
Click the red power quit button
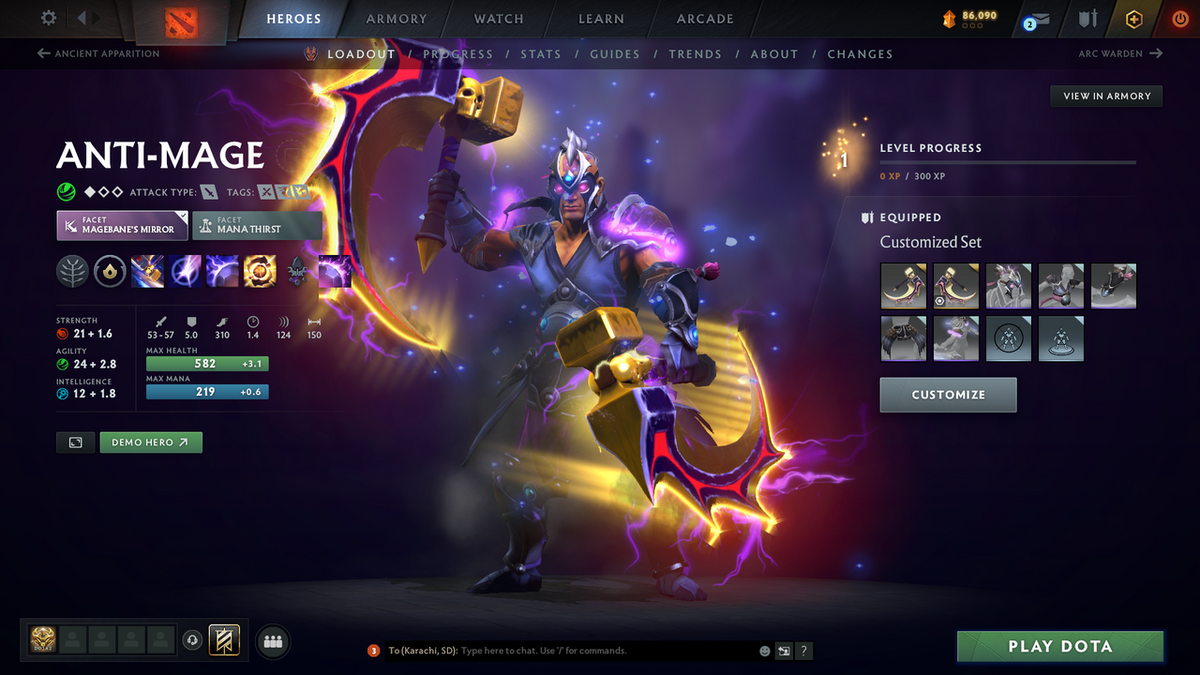coord(1180,19)
